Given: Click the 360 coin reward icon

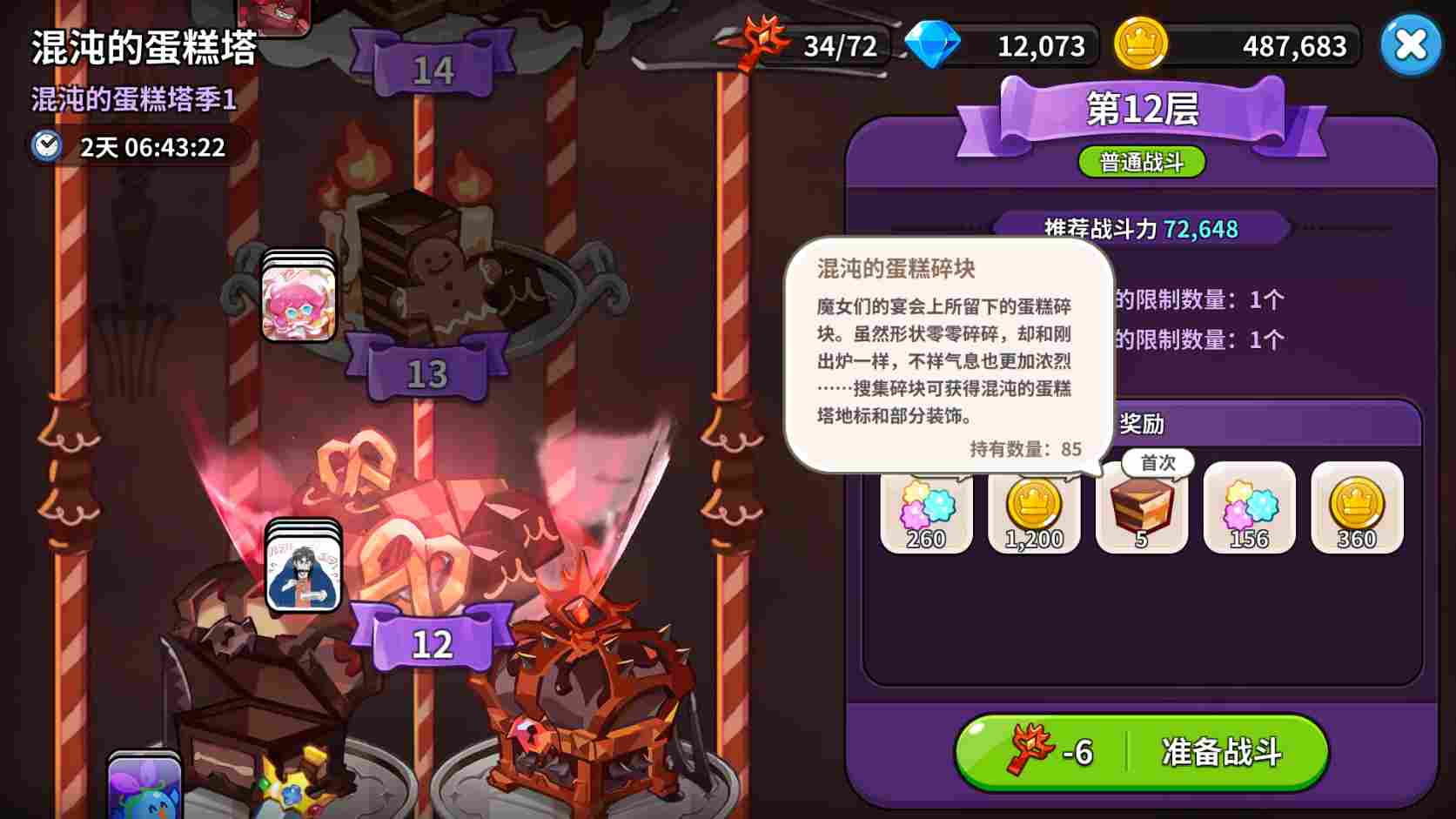Looking at the screenshot, I should point(1355,509).
